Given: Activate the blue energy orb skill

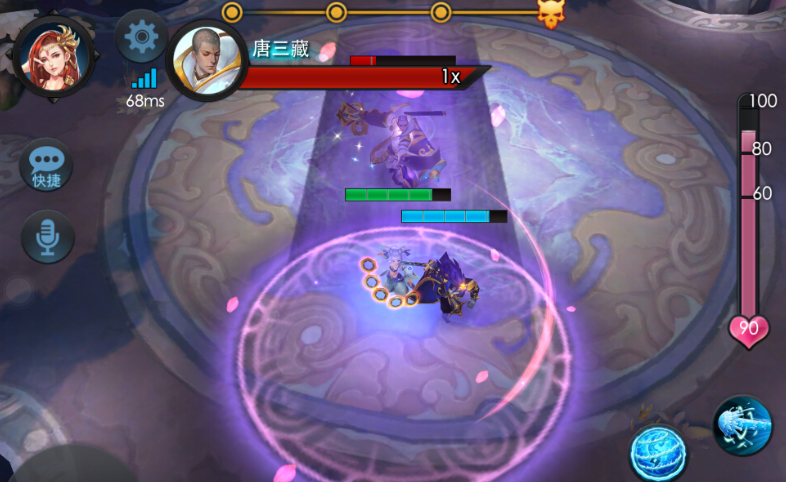Looking at the screenshot, I should (x=658, y=452).
